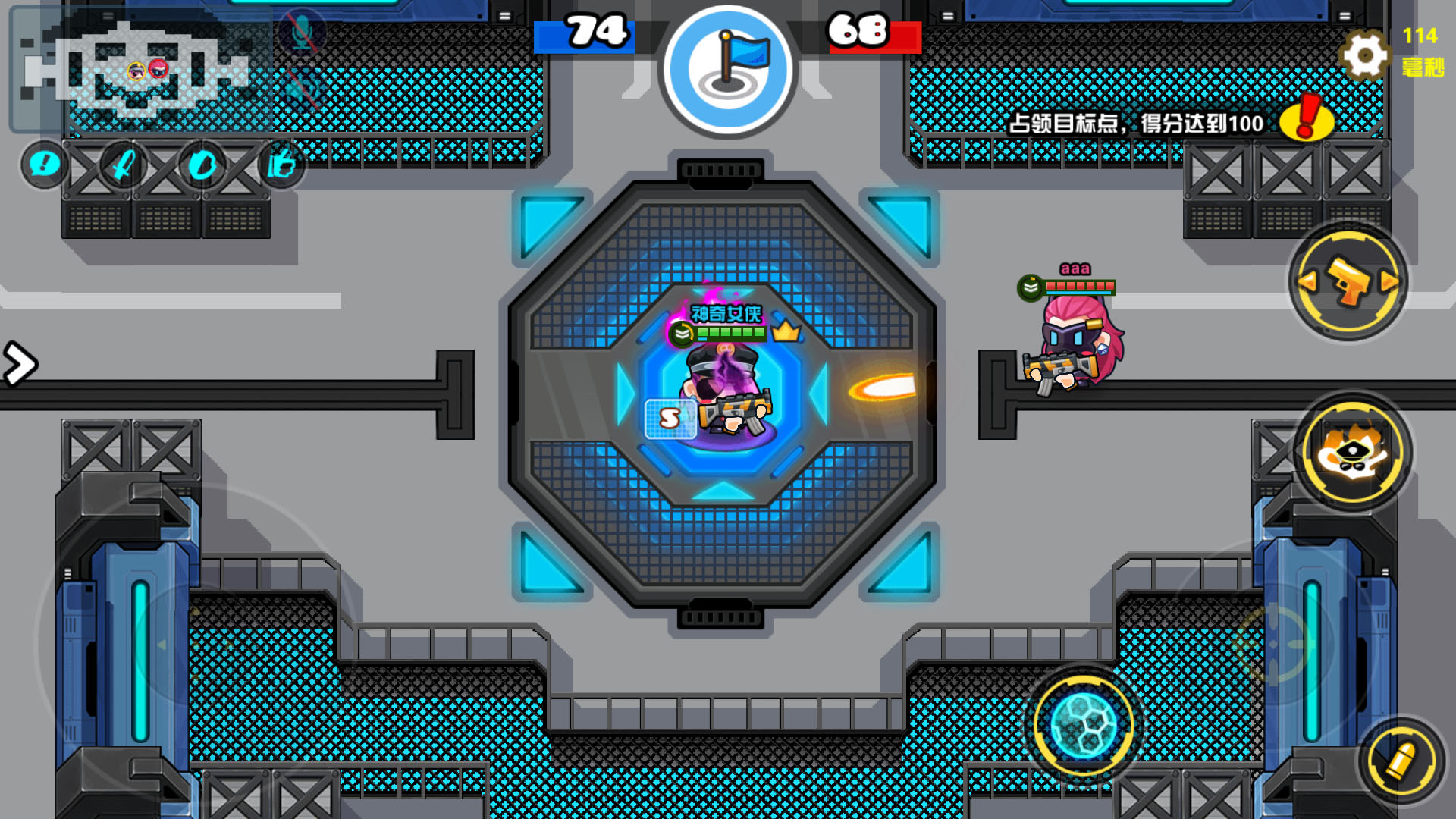Image resolution: width=1456 pixels, height=819 pixels.
Task: Toggle the muted microphone icon
Action: pos(302,33)
